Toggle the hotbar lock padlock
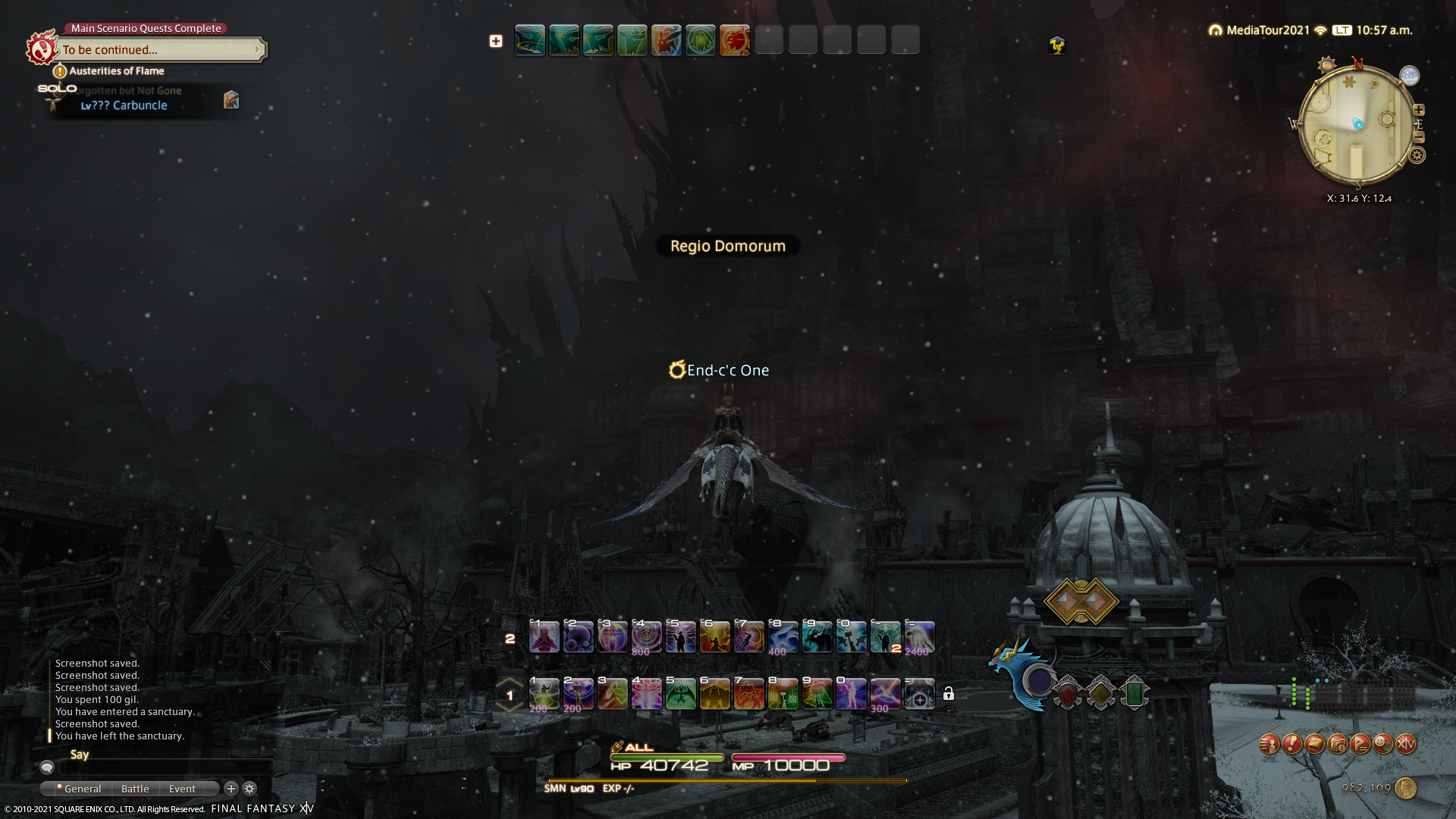Viewport: 1456px width, 819px height. (948, 694)
